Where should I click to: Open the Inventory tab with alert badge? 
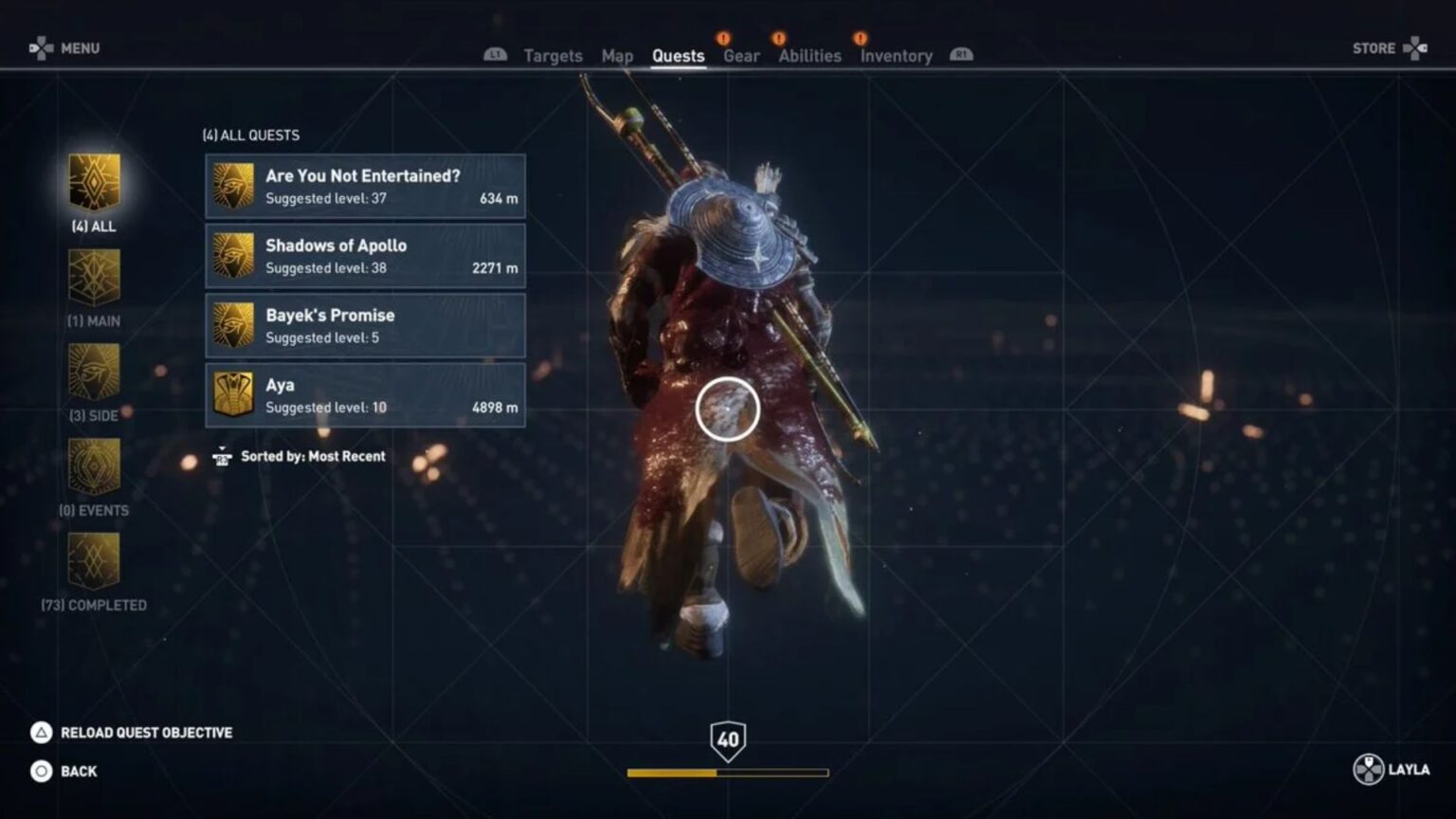coord(895,56)
